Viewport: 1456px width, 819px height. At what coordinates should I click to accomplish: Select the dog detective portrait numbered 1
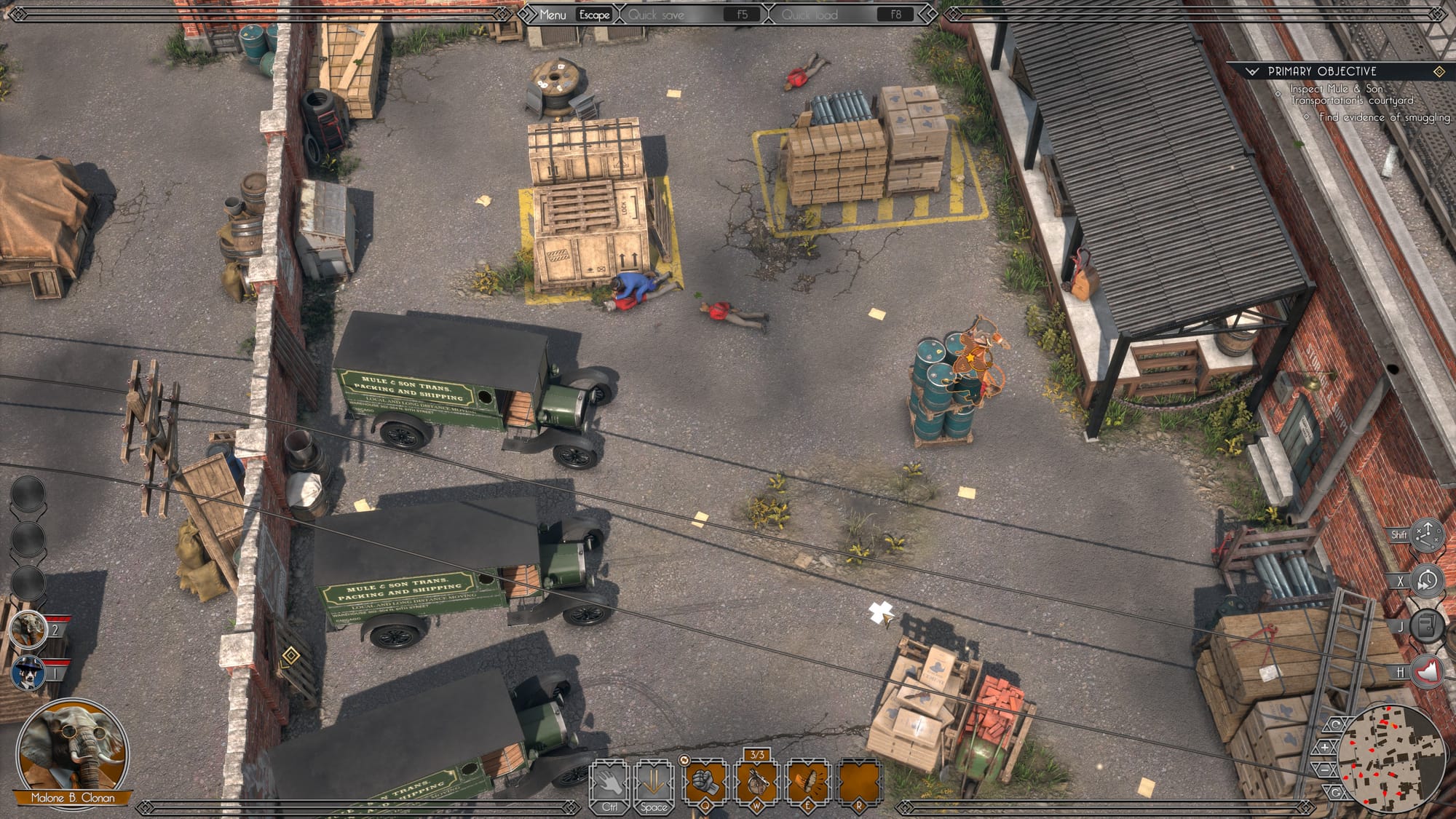[29, 672]
